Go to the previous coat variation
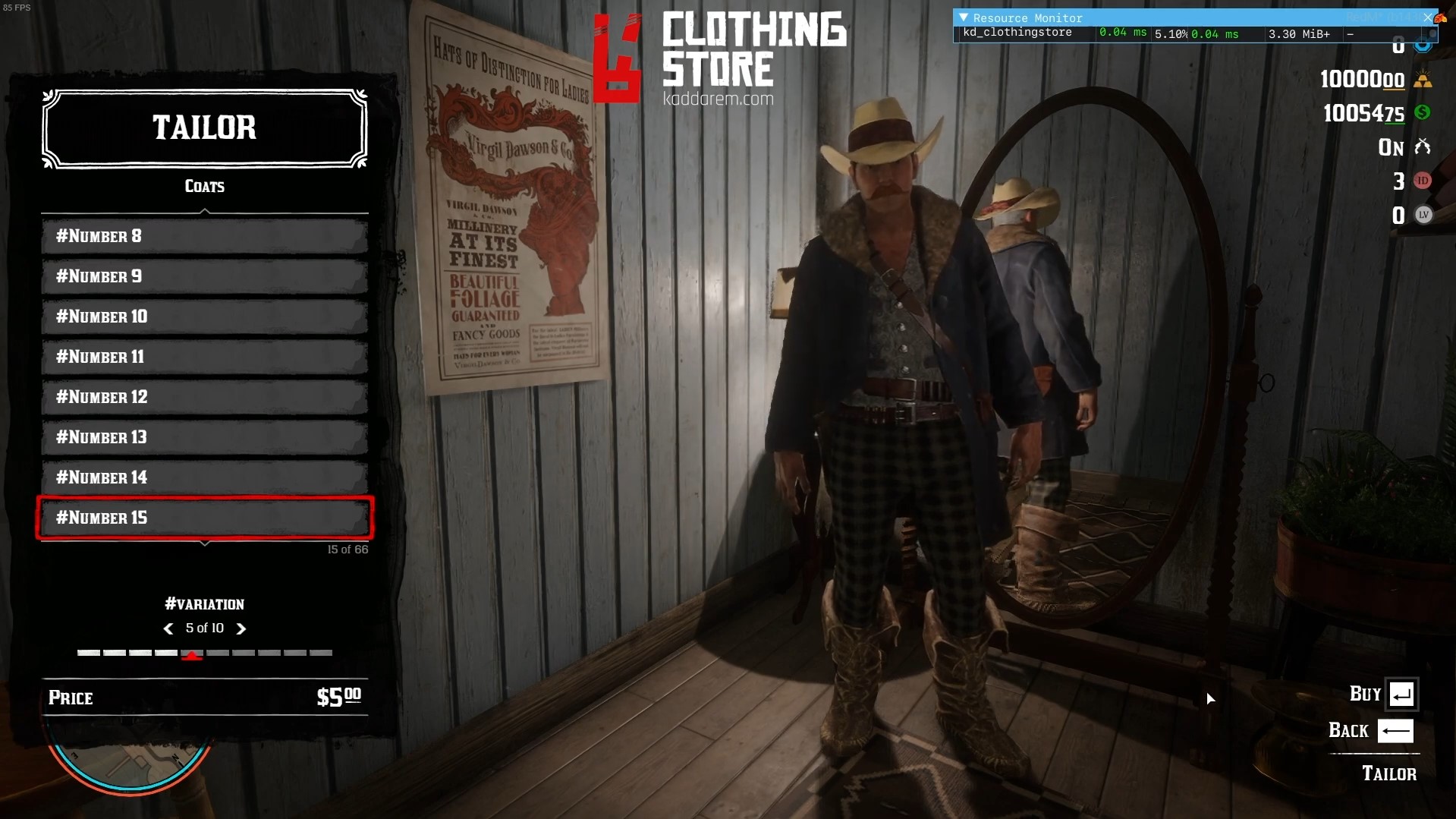This screenshot has width=1456, height=819. tap(168, 628)
